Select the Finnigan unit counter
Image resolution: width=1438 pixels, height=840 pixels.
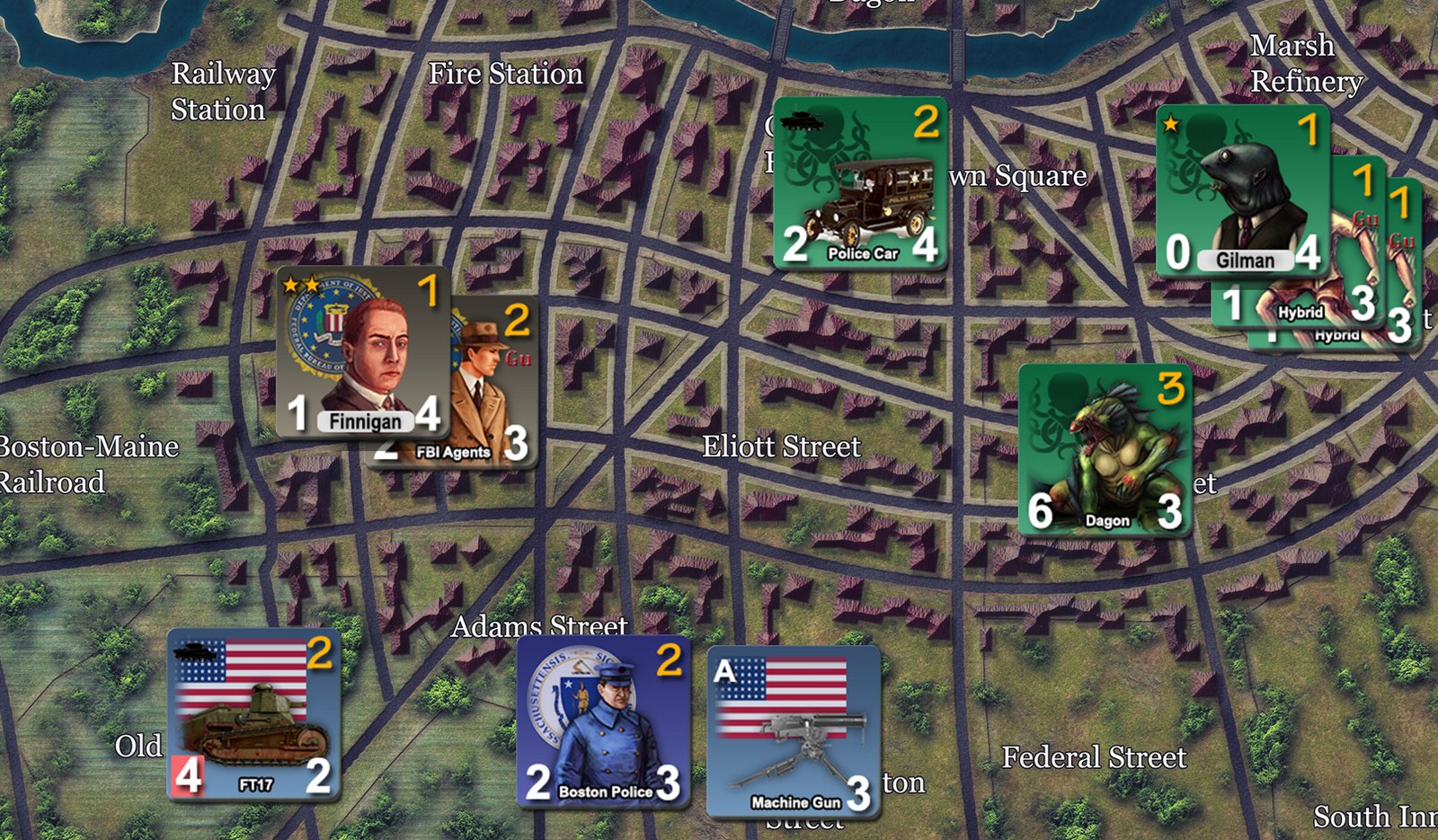364,352
